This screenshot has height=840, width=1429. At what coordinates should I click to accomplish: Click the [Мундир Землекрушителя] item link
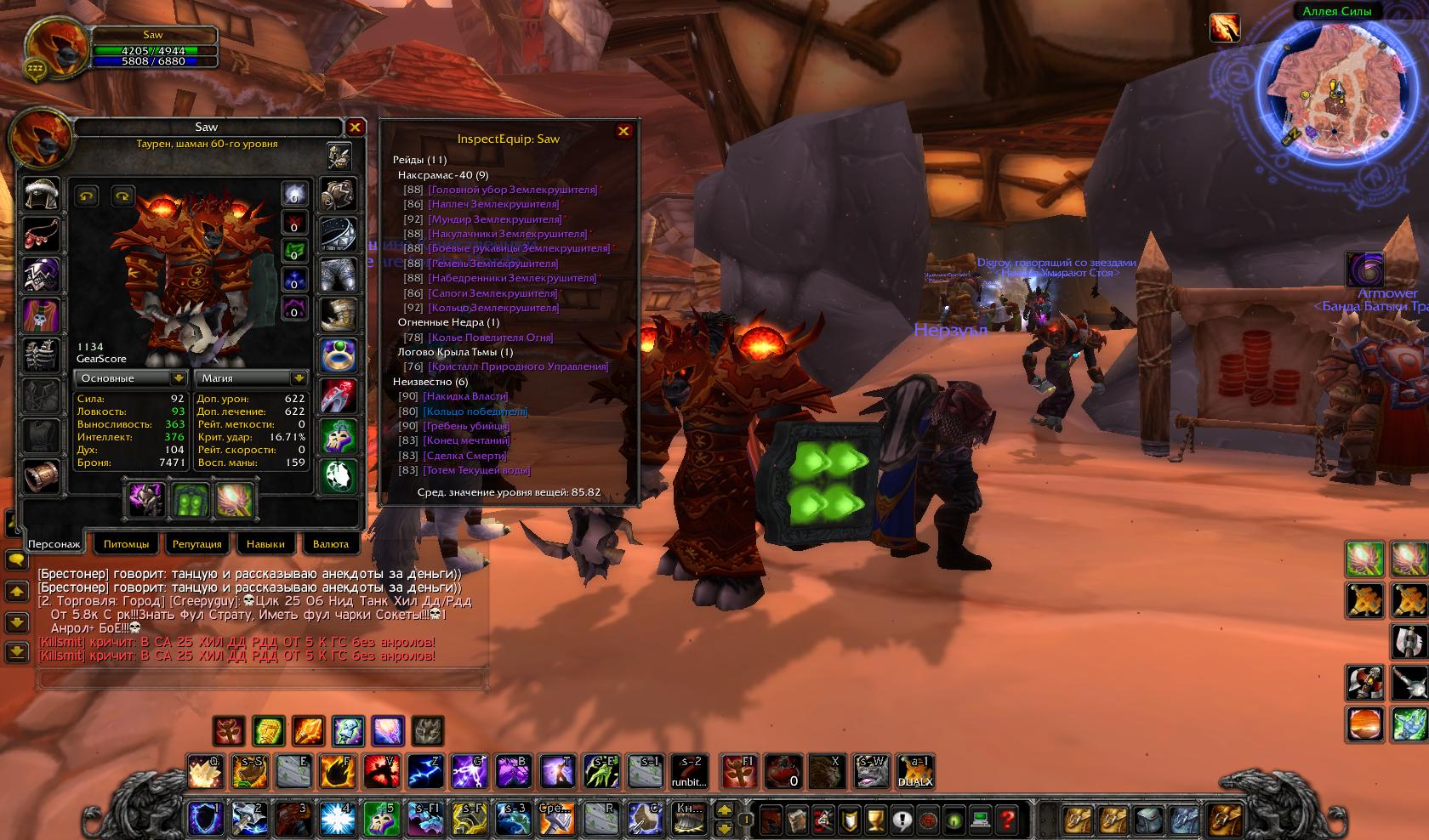[x=493, y=219]
